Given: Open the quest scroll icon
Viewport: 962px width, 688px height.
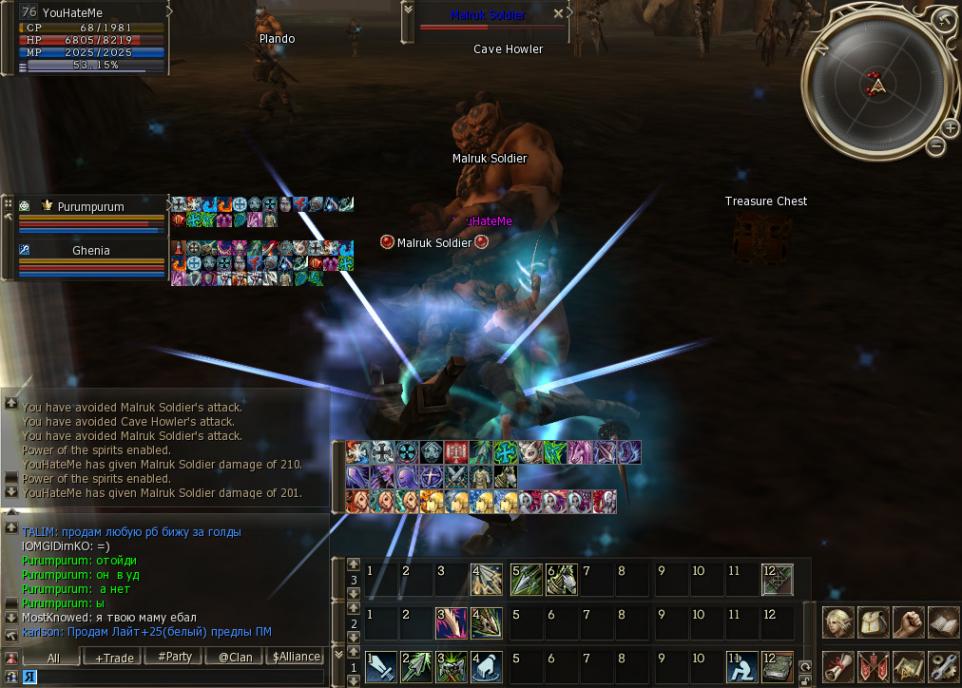Looking at the screenshot, I should [838, 665].
